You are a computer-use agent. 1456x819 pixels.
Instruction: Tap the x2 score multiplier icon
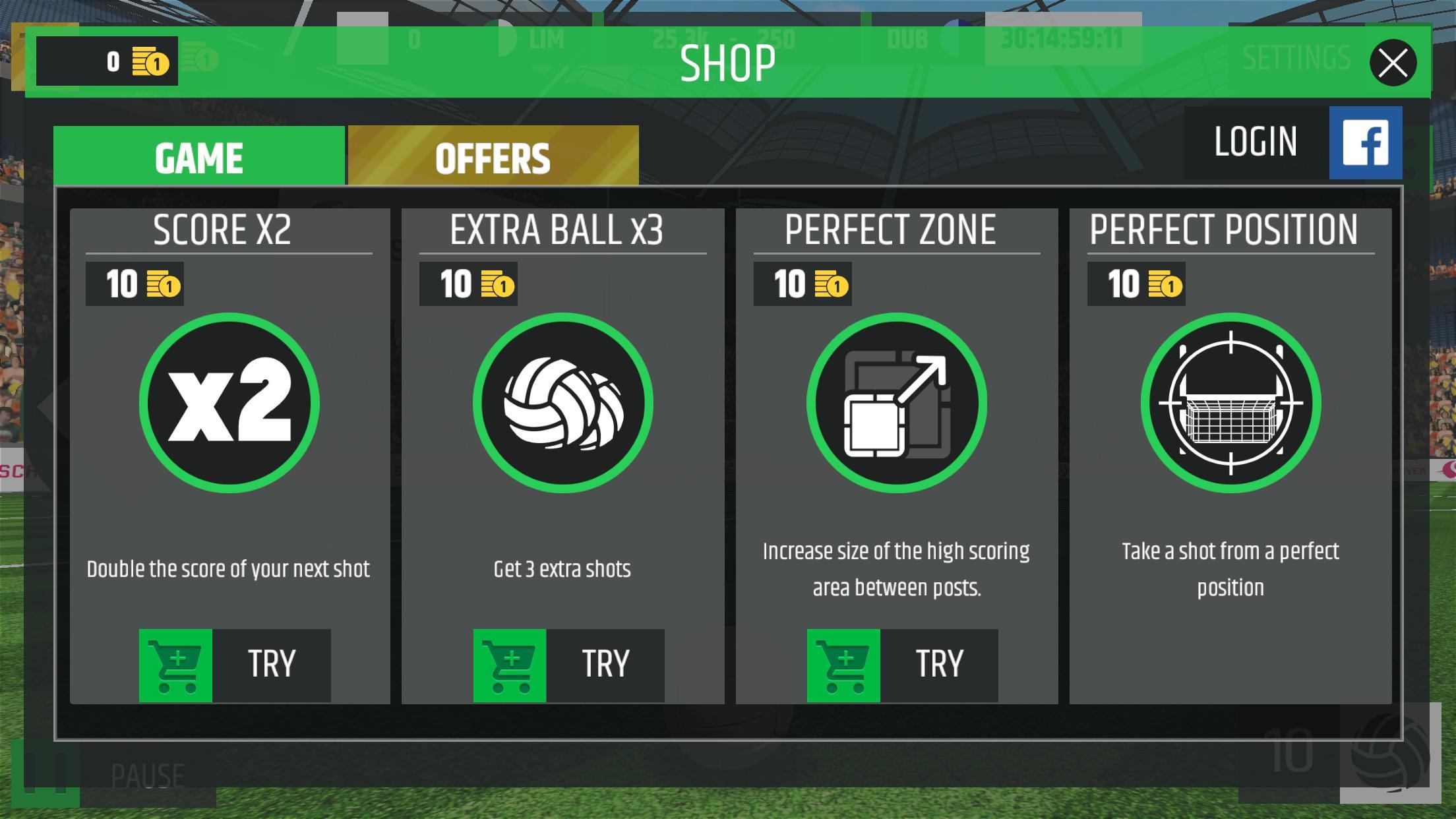[x=229, y=403]
